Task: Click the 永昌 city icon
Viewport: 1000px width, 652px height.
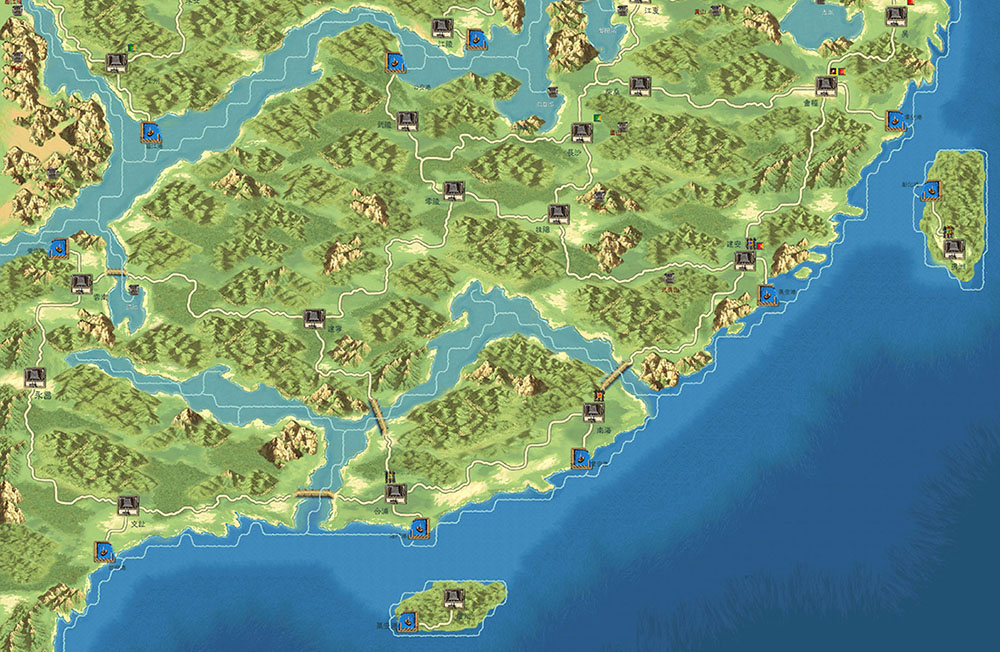Action: (x=35, y=377)
